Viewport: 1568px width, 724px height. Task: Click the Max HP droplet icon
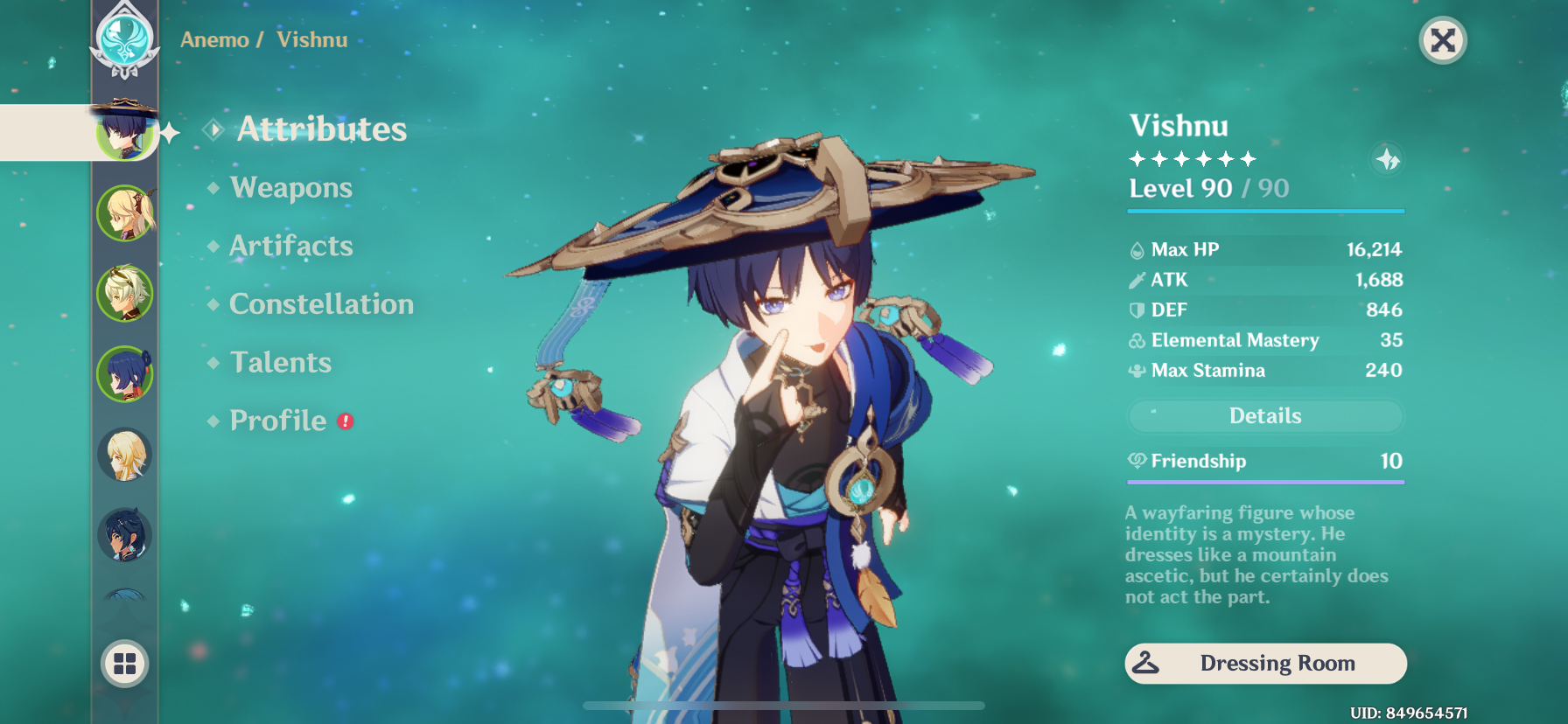click(1137, 249)
